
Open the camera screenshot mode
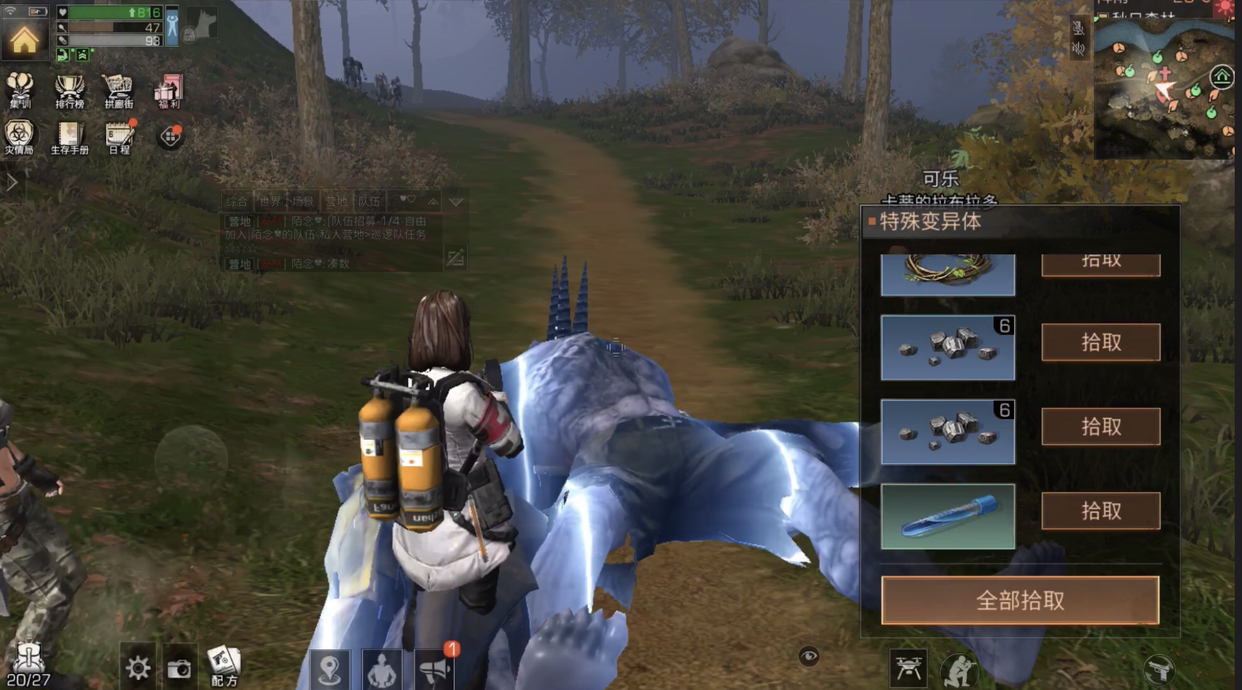(180, 668)
